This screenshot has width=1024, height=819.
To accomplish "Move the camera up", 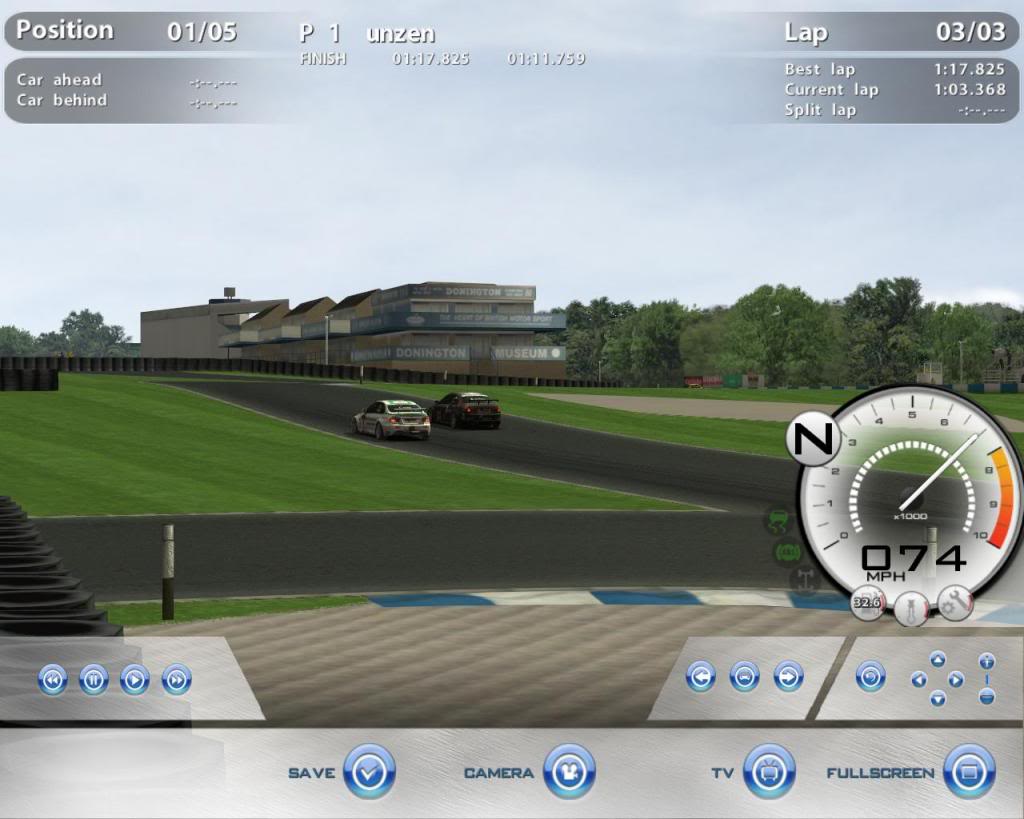I will (937, 659).
